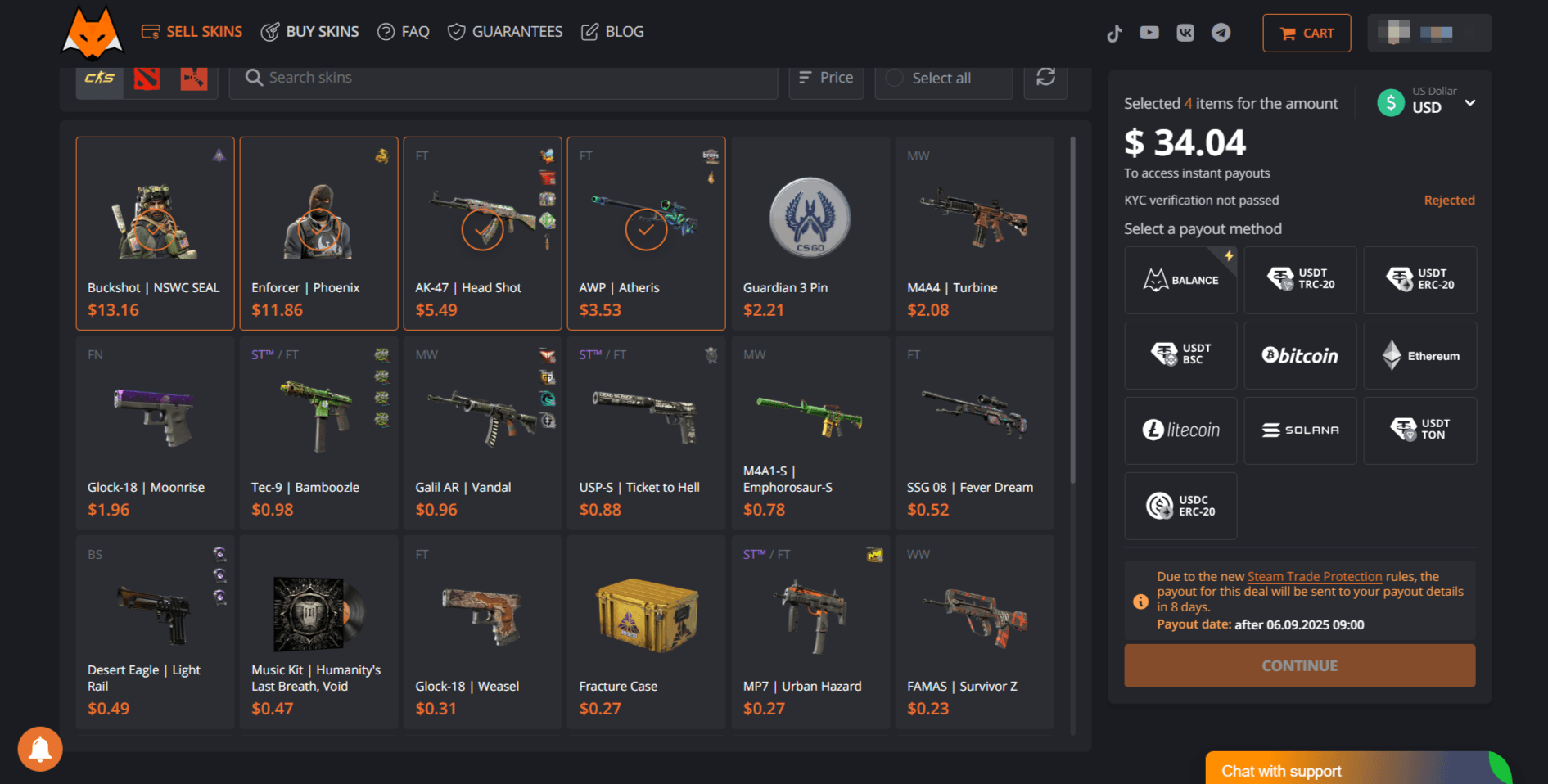
Task: Switch to the Rust inventory filter
Action: 193,77
